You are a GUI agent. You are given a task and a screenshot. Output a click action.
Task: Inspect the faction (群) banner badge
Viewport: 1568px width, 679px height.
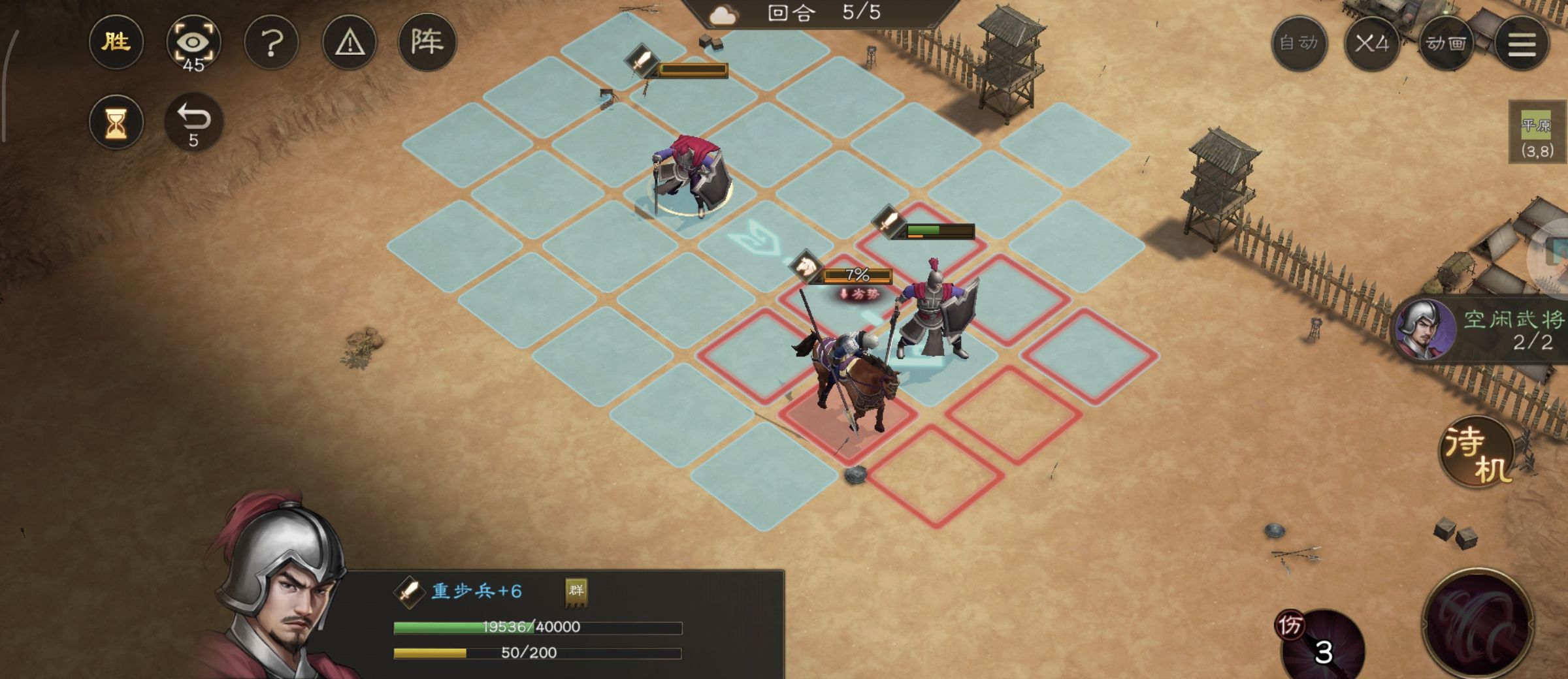(576, 592)
